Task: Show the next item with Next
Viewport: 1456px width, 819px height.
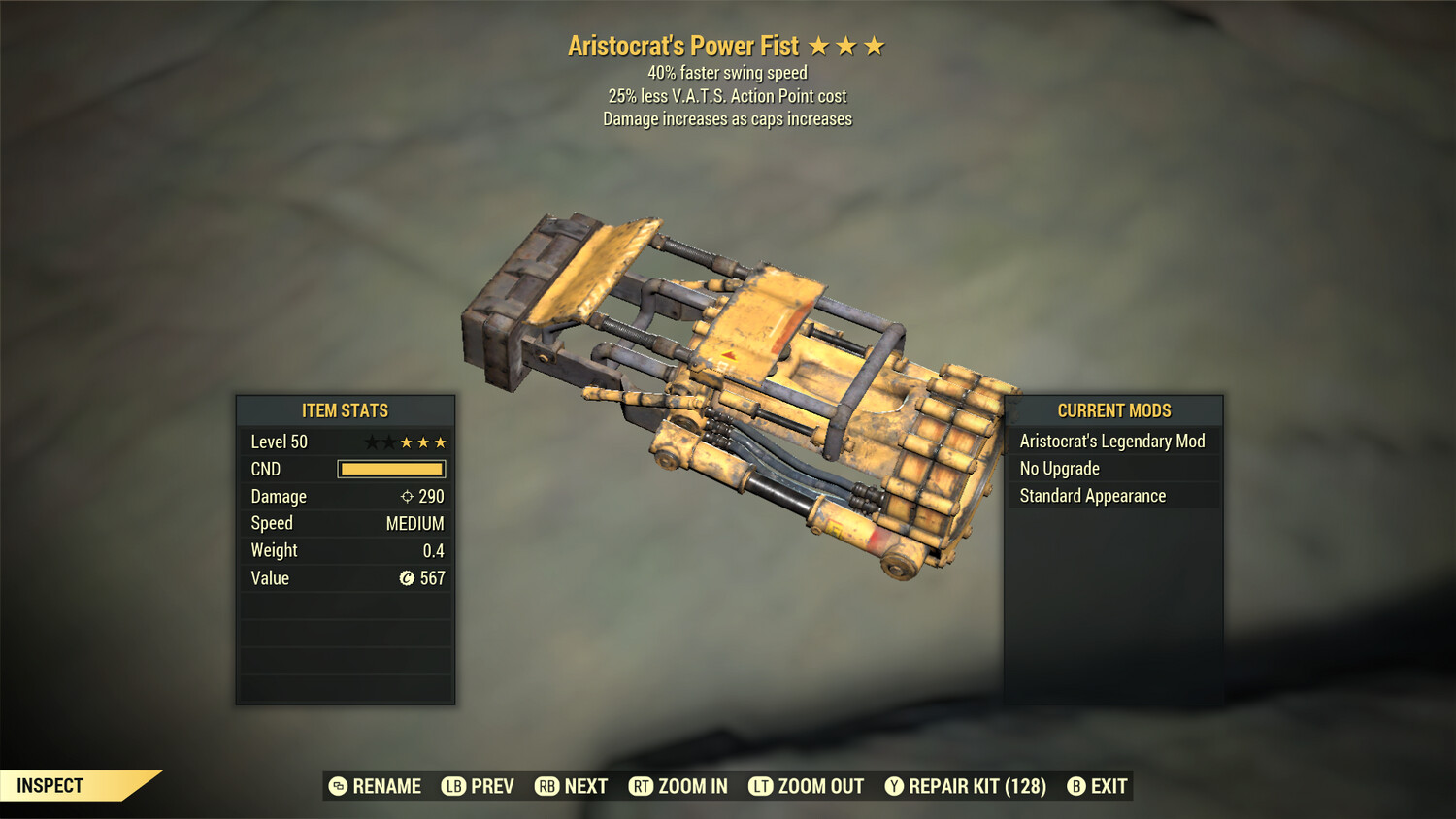Action: click(x=572, y=786)
